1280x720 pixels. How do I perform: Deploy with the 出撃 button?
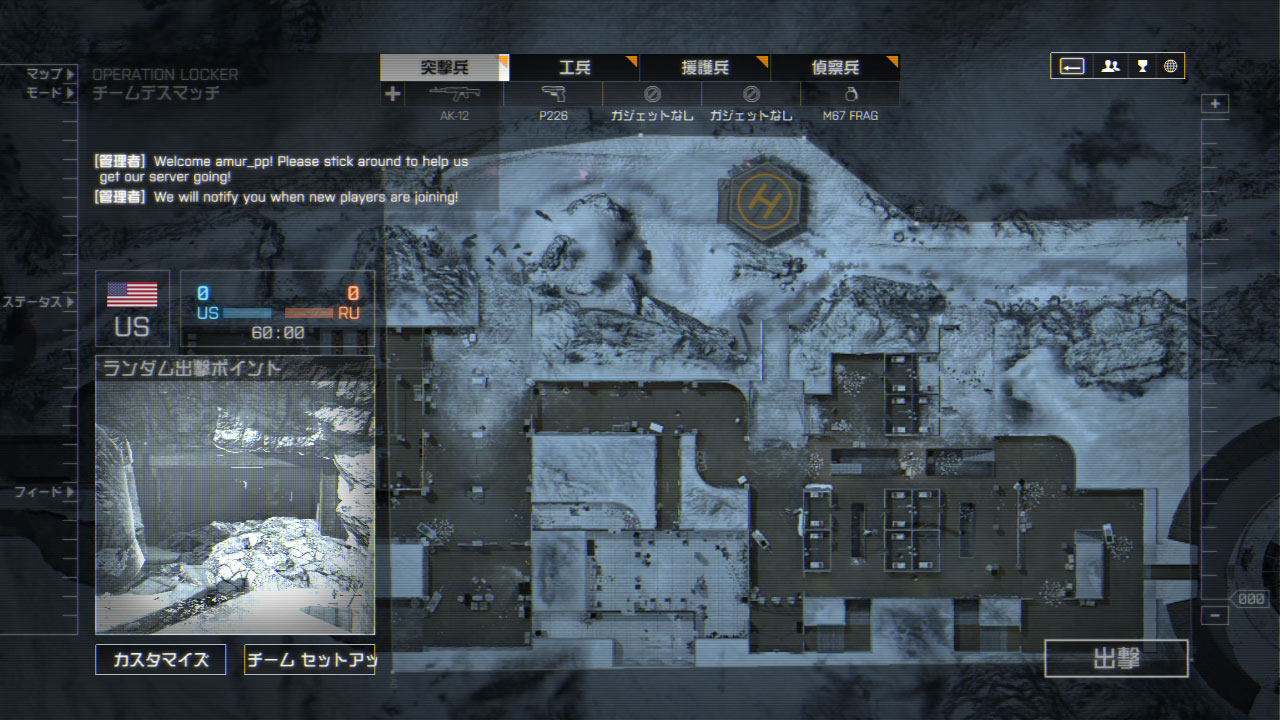[x=1116, y=659]
